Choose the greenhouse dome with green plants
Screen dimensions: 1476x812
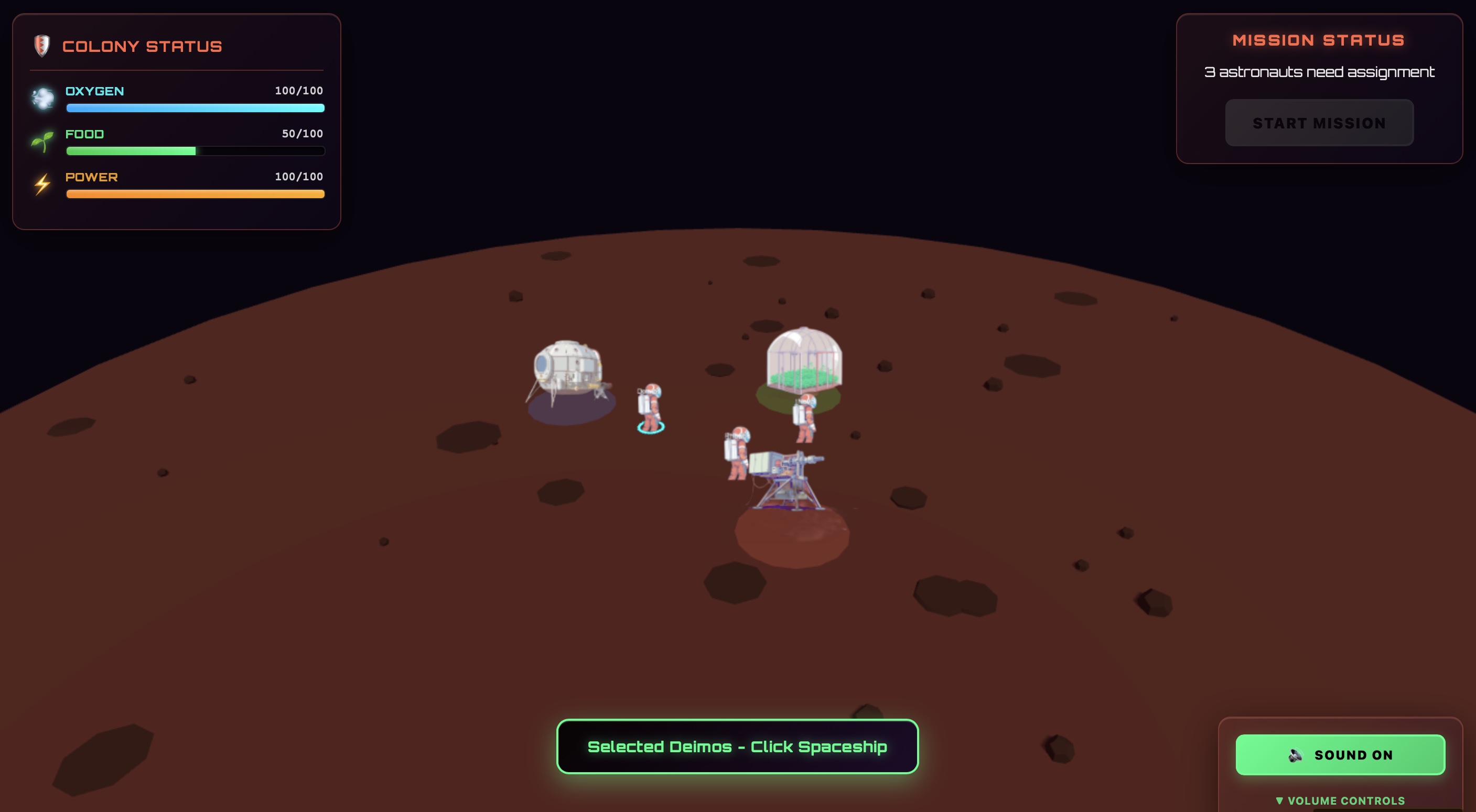click(x=804, y=359)
